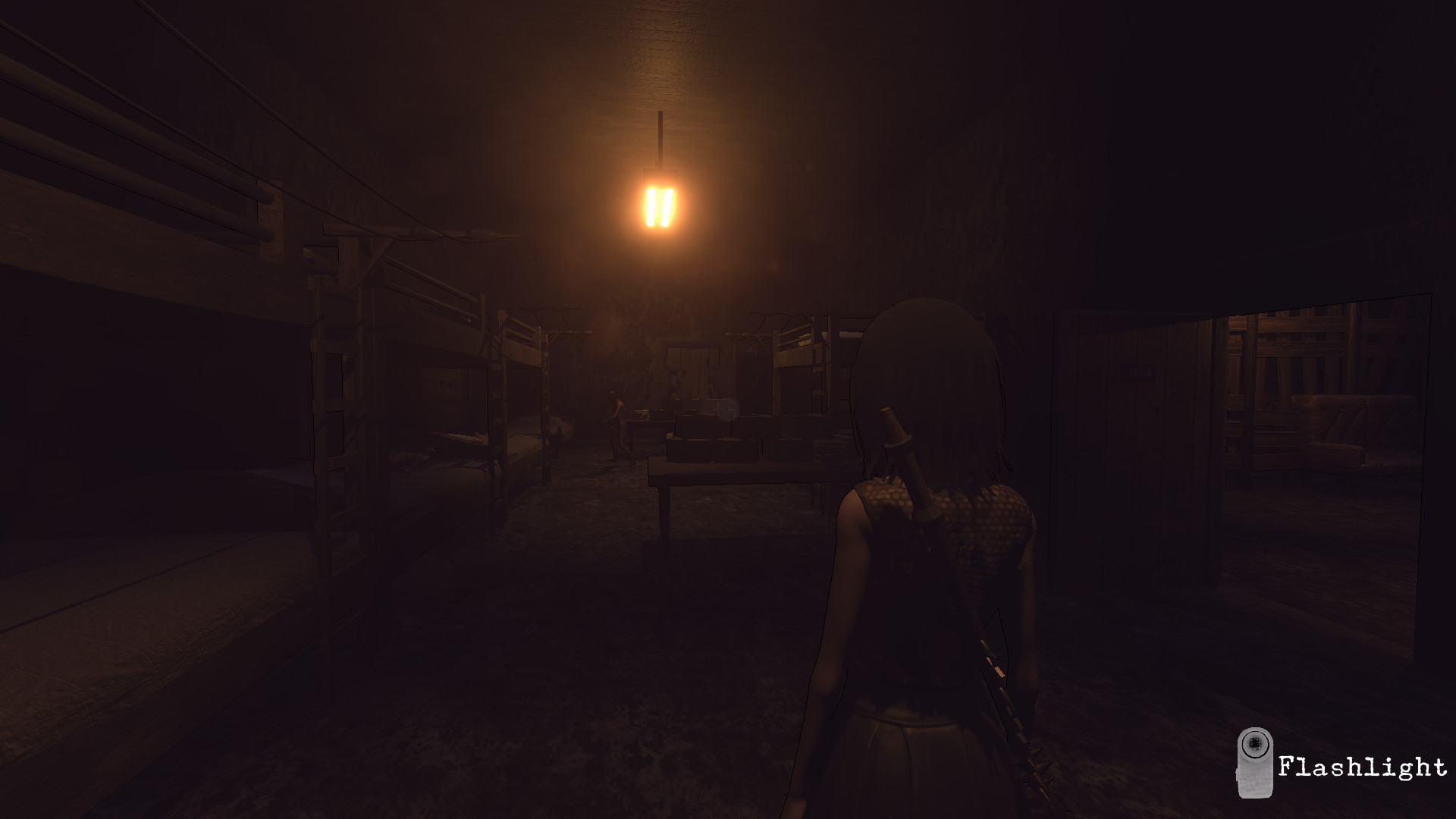Select the armchair in the right room
The width and height of the screenshot is (1456, 819).
(x=1346, y=432)
